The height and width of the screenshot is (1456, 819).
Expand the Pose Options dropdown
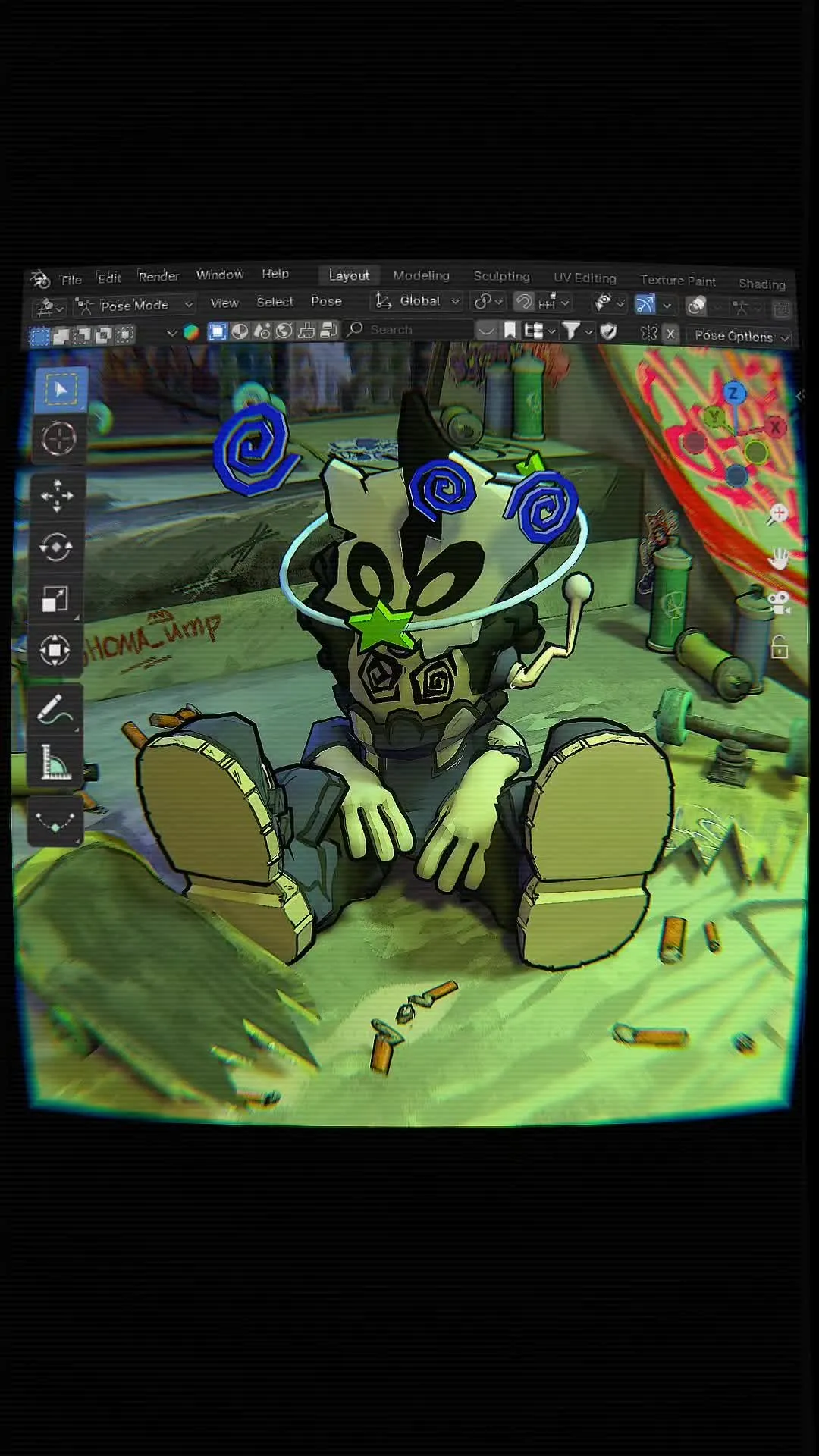741,336
